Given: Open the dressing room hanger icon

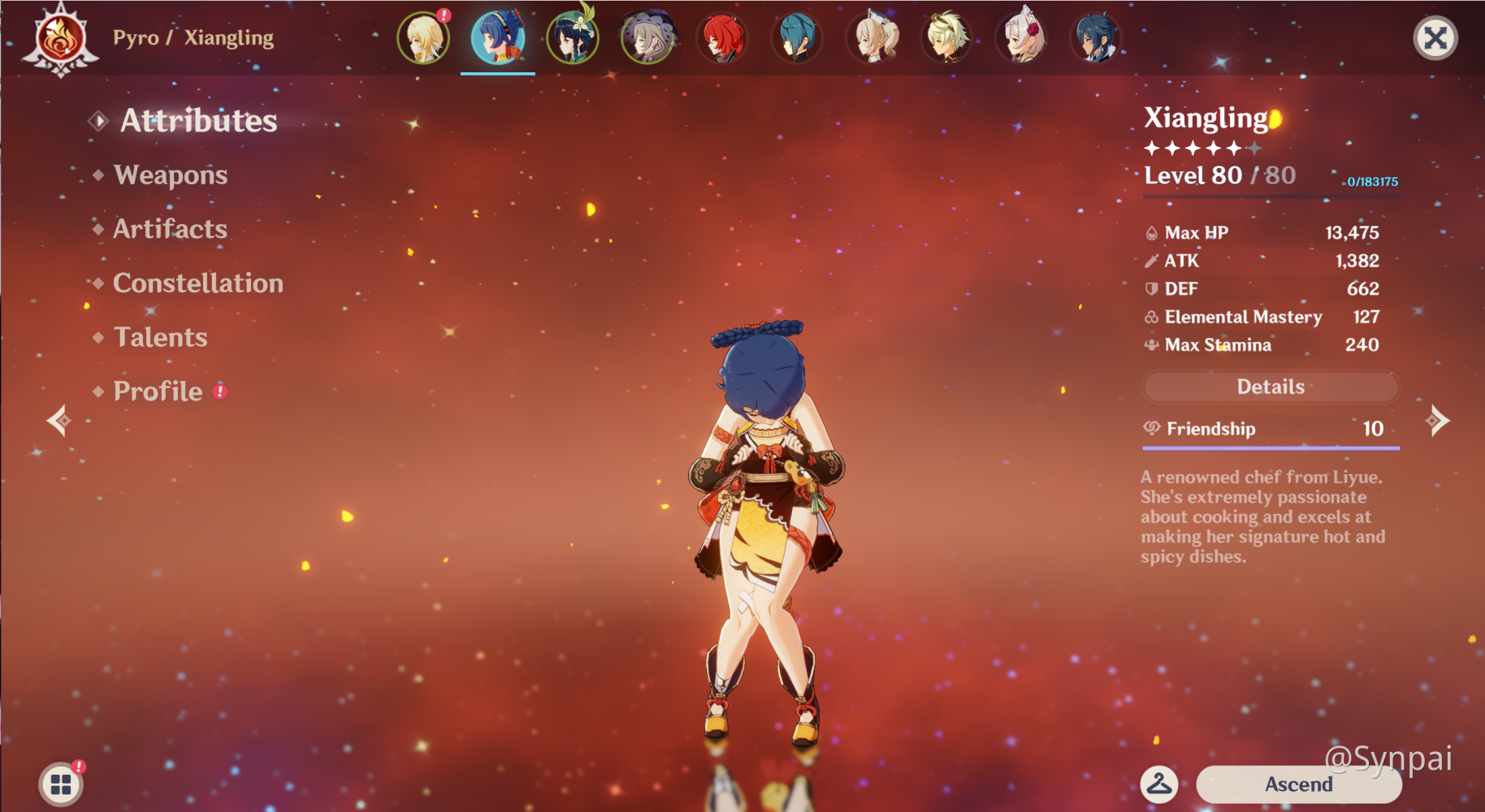Looking at the screenshot, I should [x=1159, y=784].
